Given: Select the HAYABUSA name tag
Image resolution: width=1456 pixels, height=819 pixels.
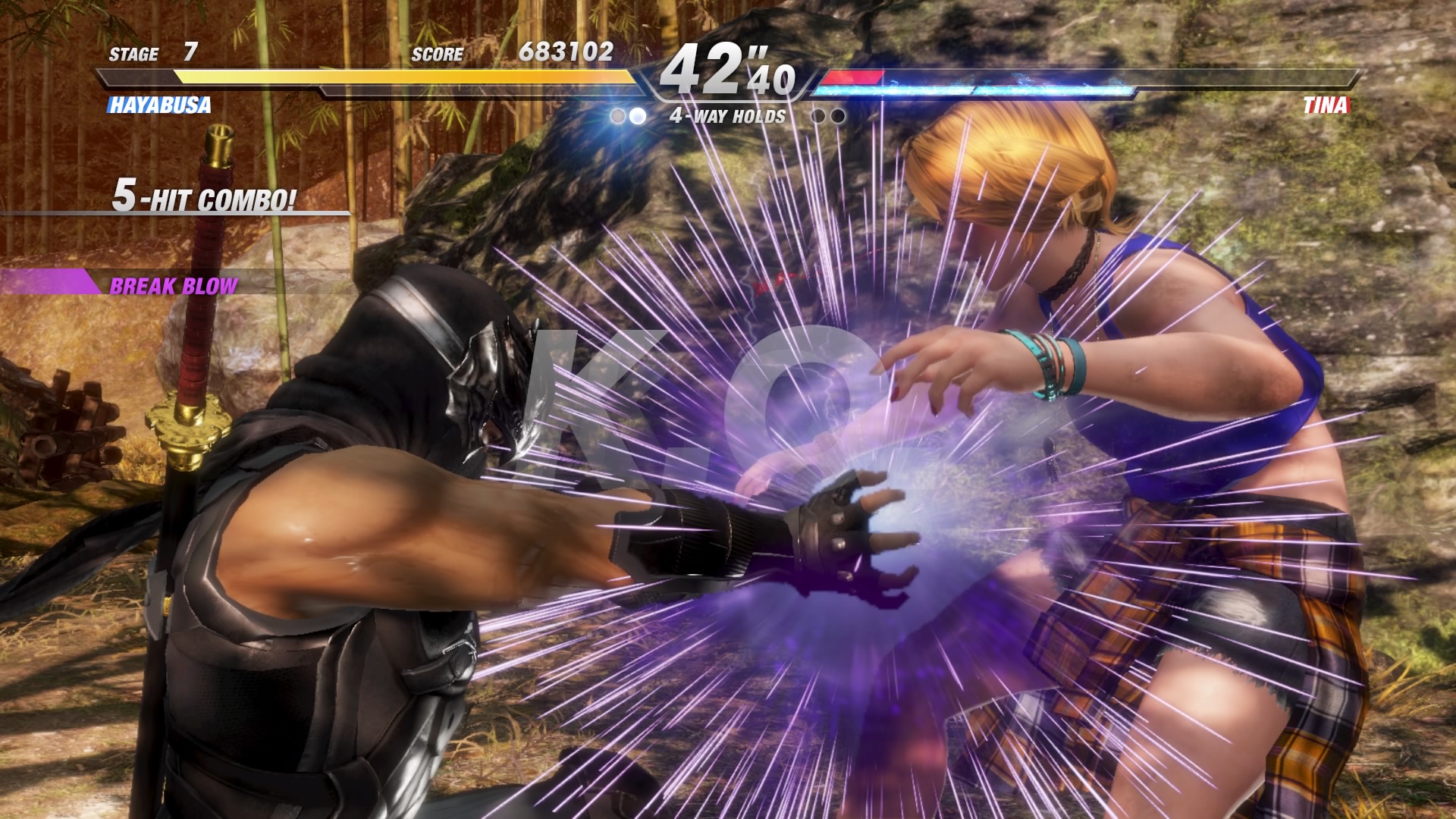Looking at the screenshot, I should pyautogui.click(x=158, y=106).
